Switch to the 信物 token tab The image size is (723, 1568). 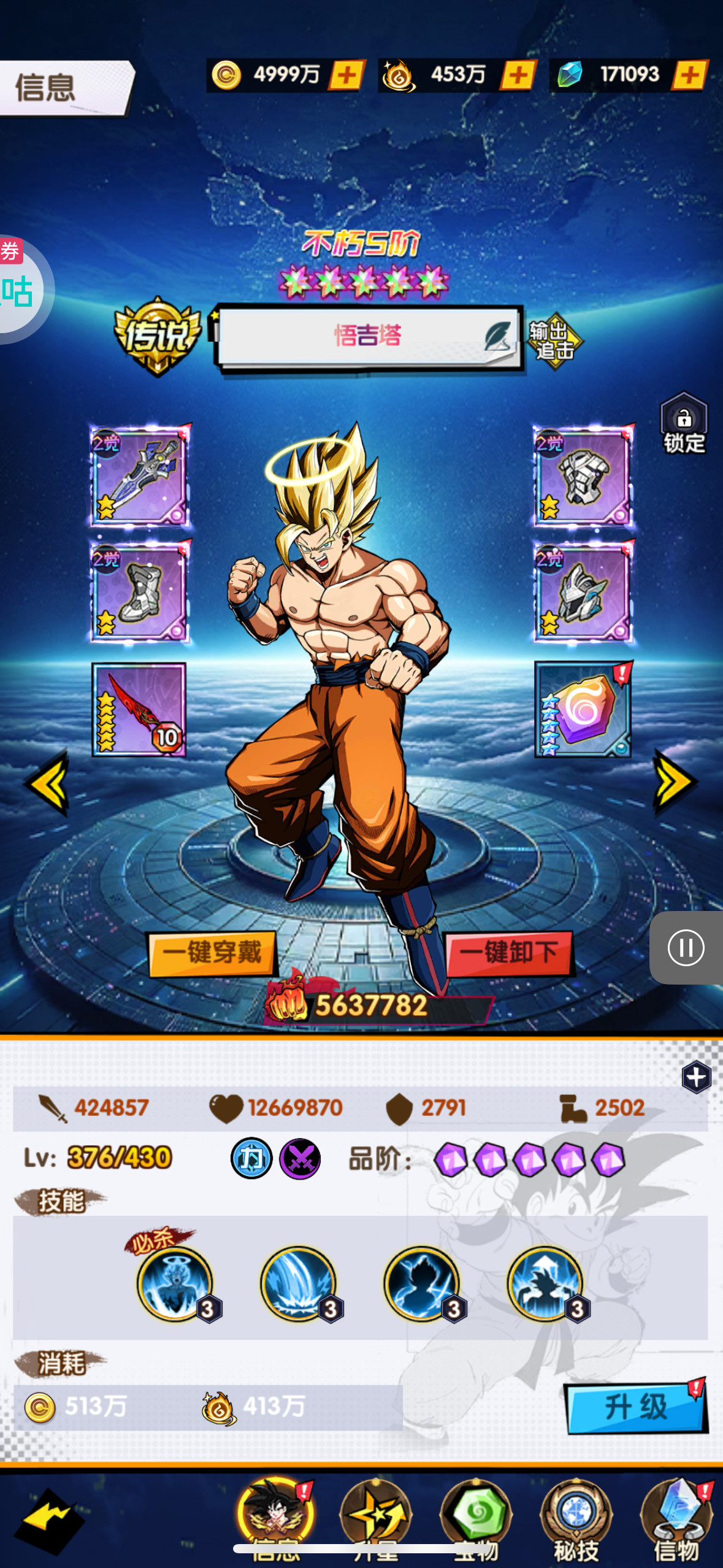pos(676,1519)
